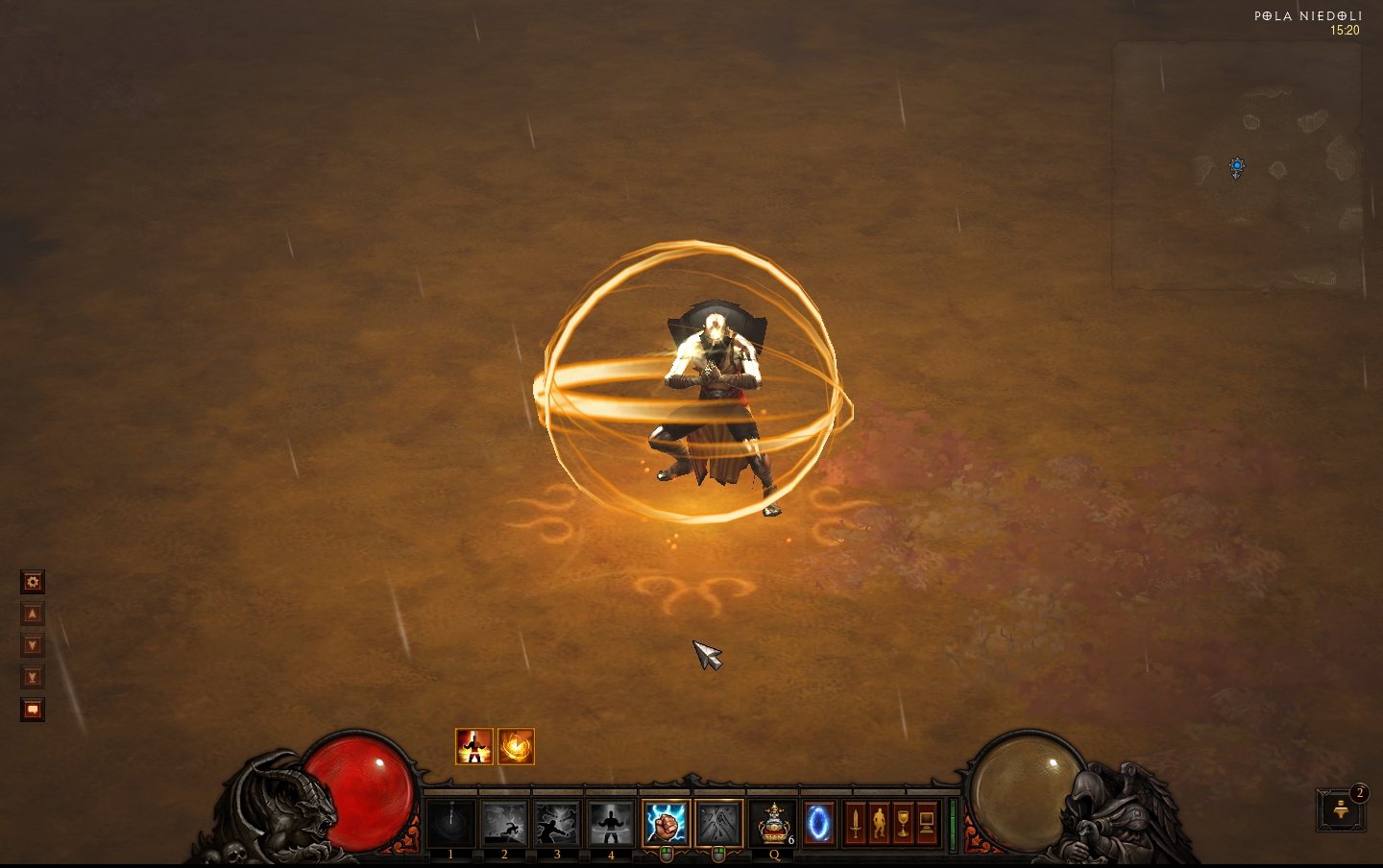
Task: Open the chat settings gear button
Action: tap(33, 582)
